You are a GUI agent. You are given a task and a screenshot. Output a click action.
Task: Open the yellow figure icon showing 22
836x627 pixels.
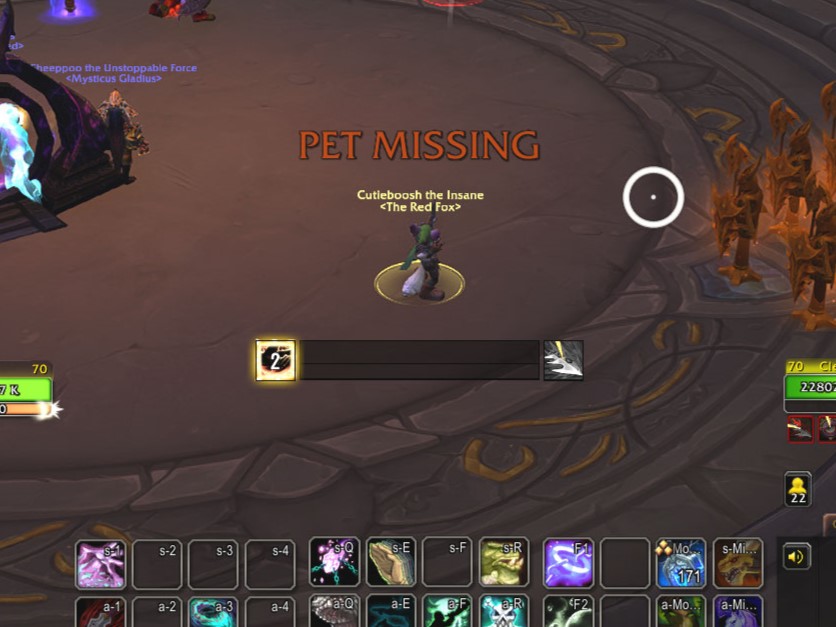click(x=798, y=489)
